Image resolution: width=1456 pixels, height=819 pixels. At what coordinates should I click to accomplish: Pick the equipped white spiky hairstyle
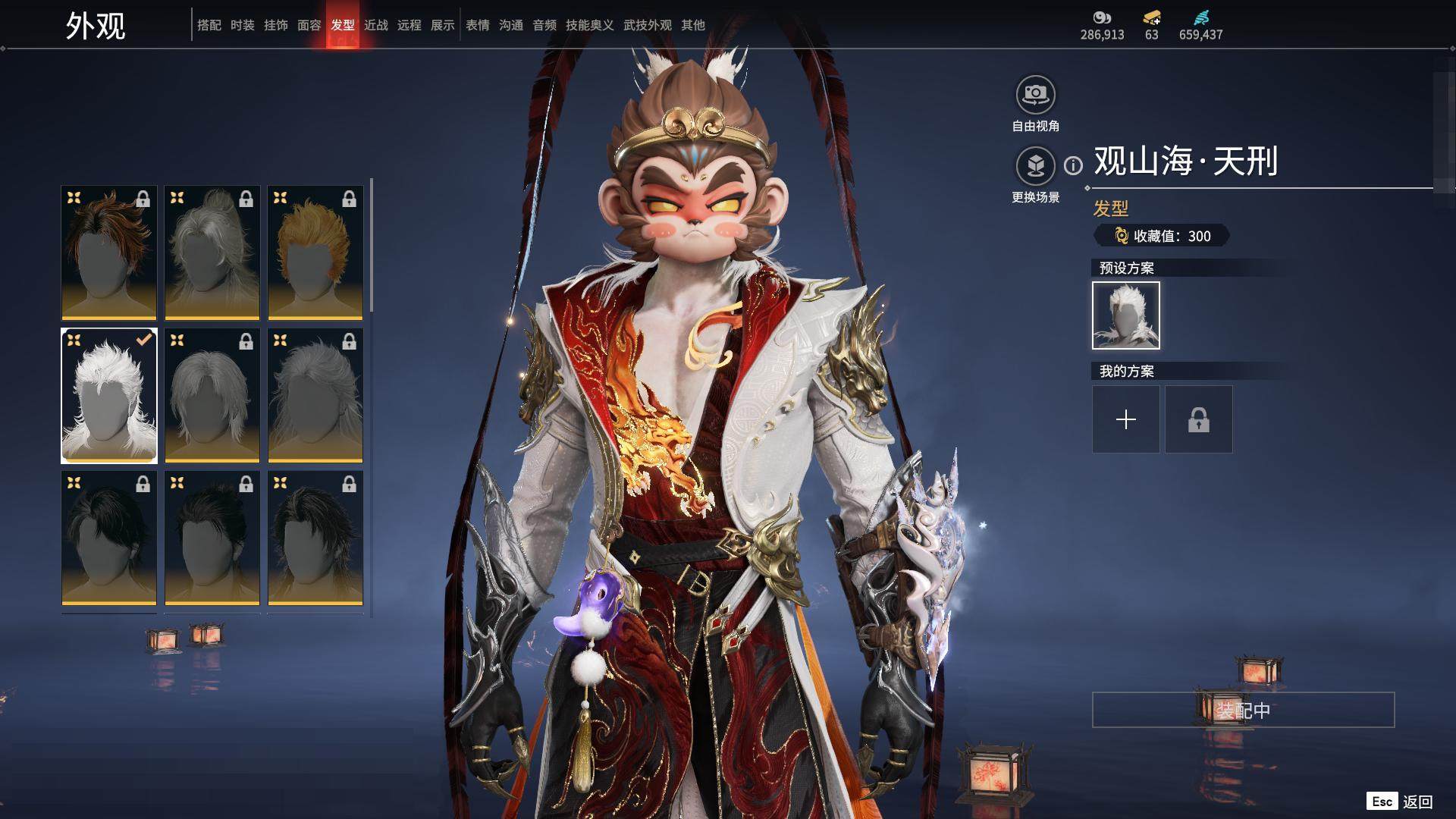(109, 395)
